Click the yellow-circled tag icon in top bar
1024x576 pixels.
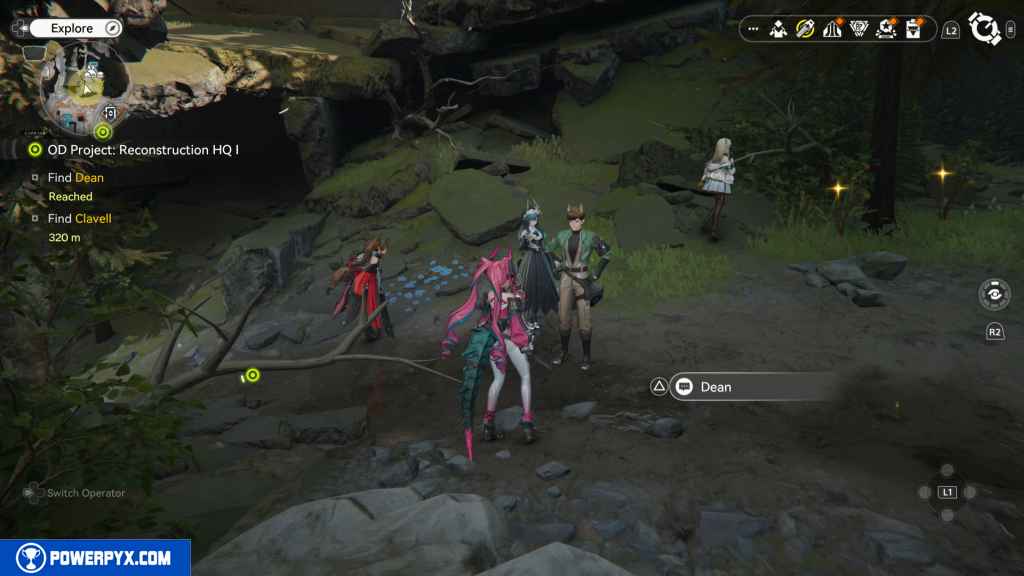[805, 30]
